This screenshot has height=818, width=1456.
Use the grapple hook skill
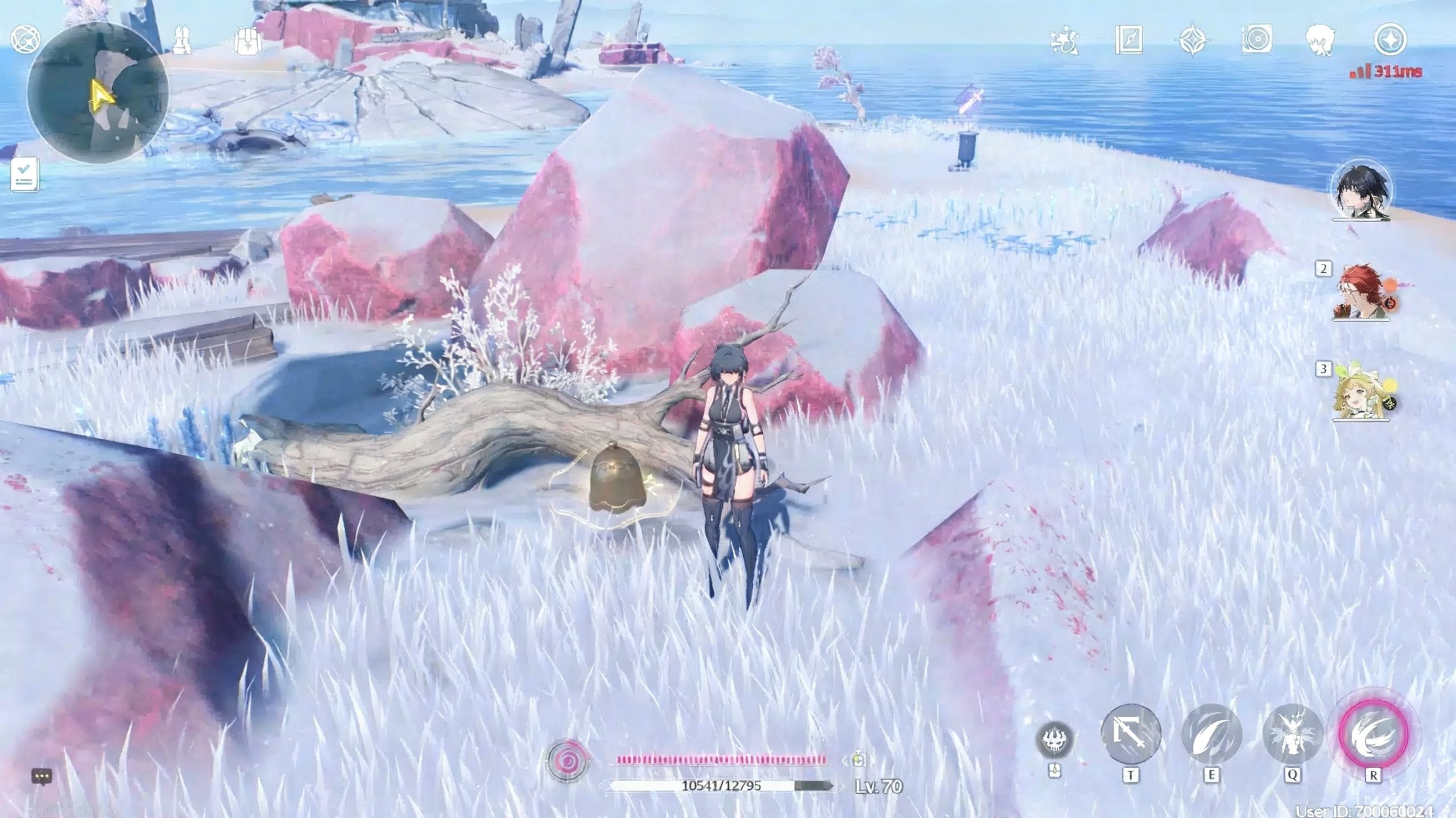click(1131, 733)
